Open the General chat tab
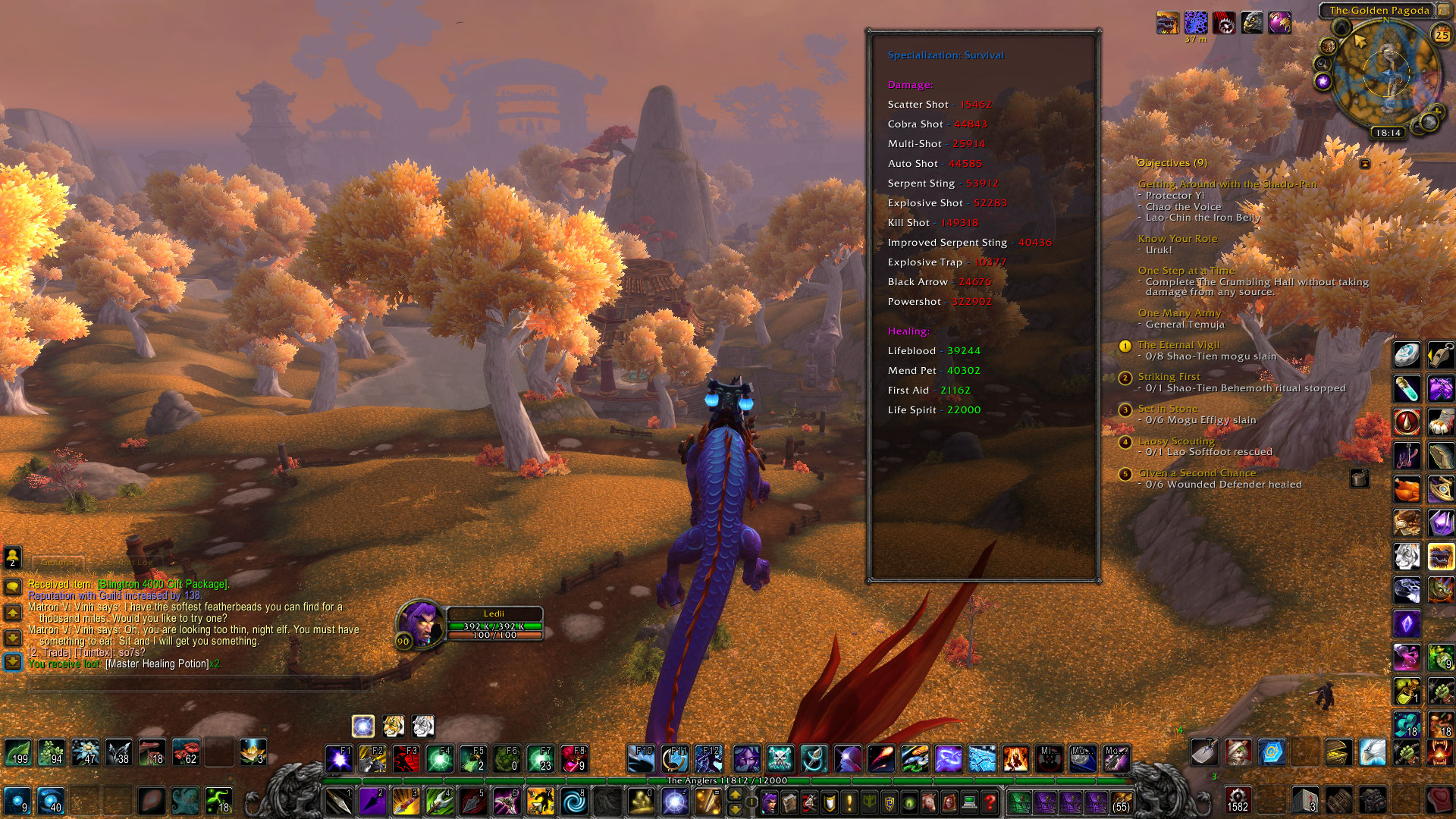Screen dimensions: 1456x819 [x=58, y=563]
